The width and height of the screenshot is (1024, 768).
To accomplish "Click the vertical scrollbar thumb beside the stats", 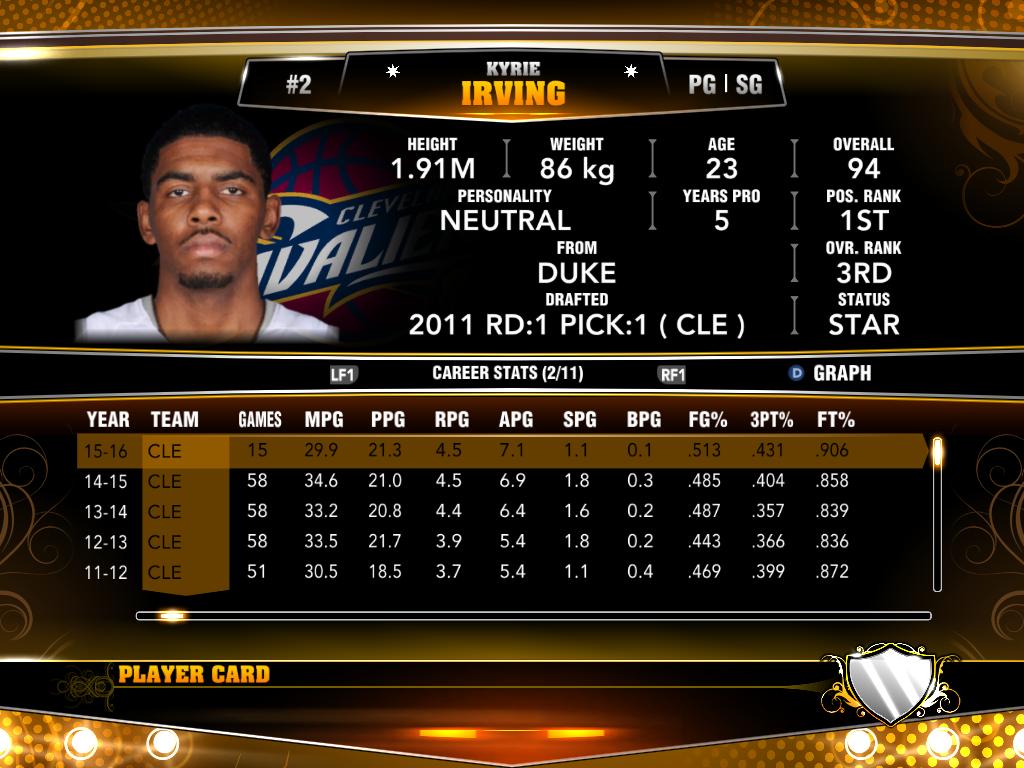I will [937, 453].
